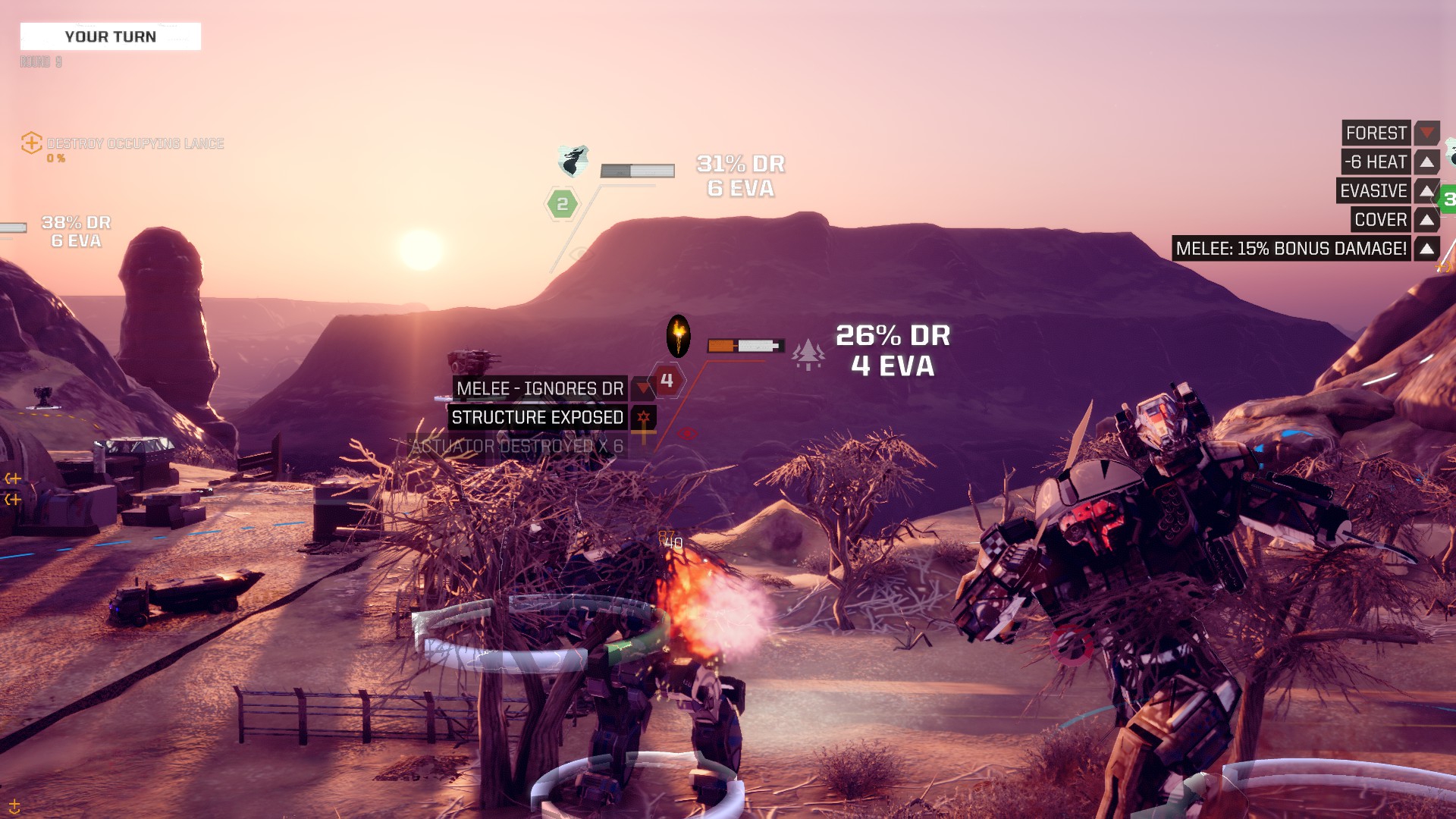Click the wolf emblem unit marker
The width and height of the screenshot is (1456, 819).
coord(574,161)
